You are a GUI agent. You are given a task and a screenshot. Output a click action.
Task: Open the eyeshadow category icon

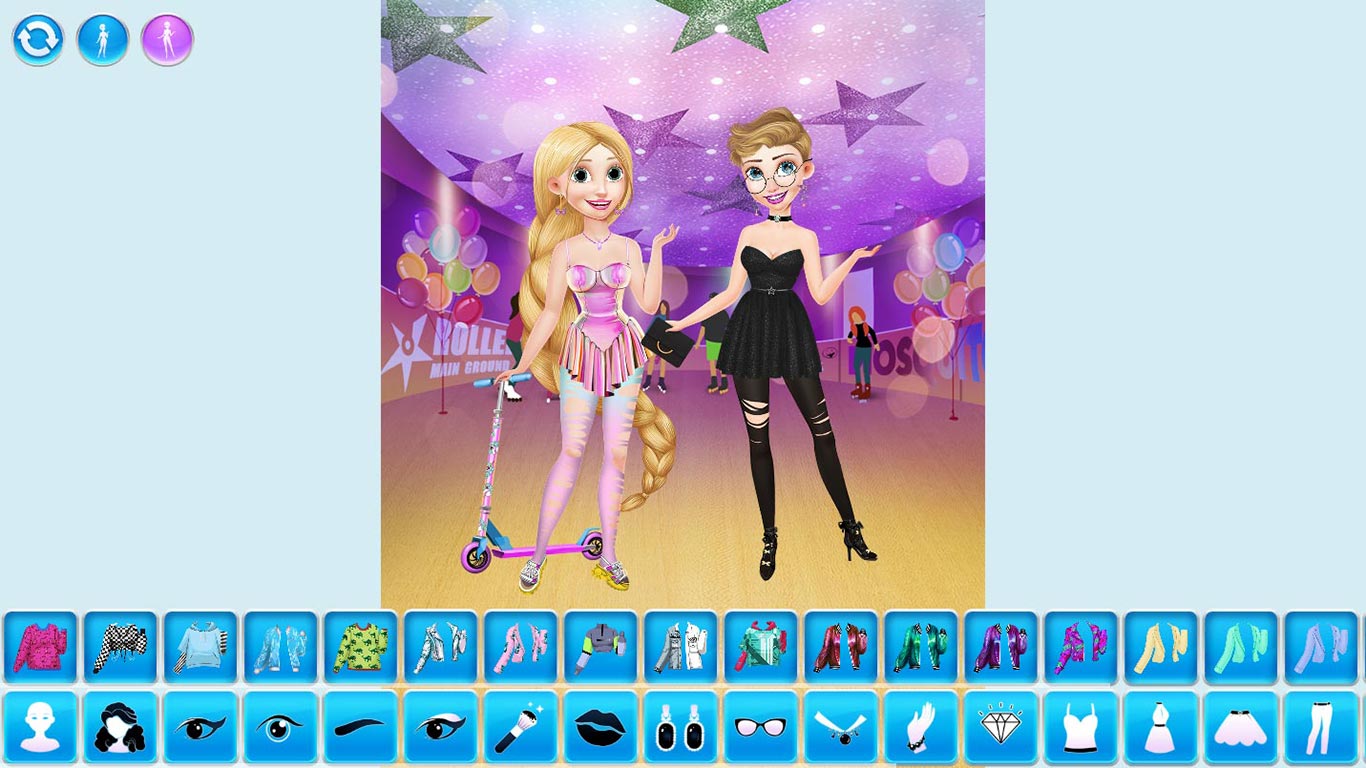pos(439,728)
